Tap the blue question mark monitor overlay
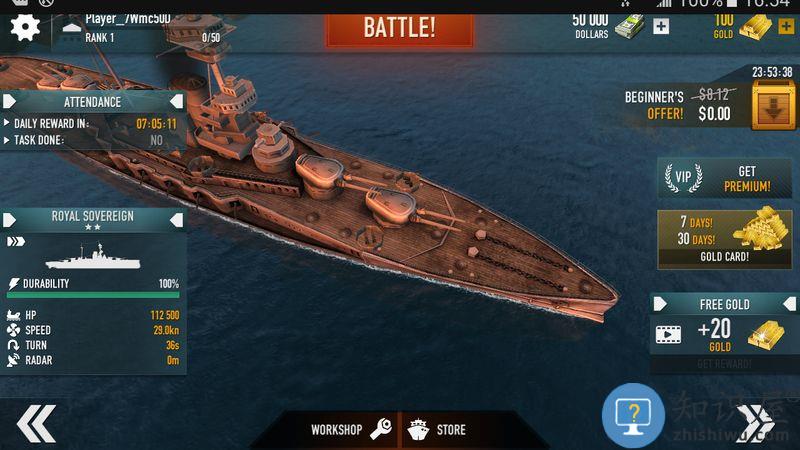This screenshot has width=800, height=450. click(633, 414)
